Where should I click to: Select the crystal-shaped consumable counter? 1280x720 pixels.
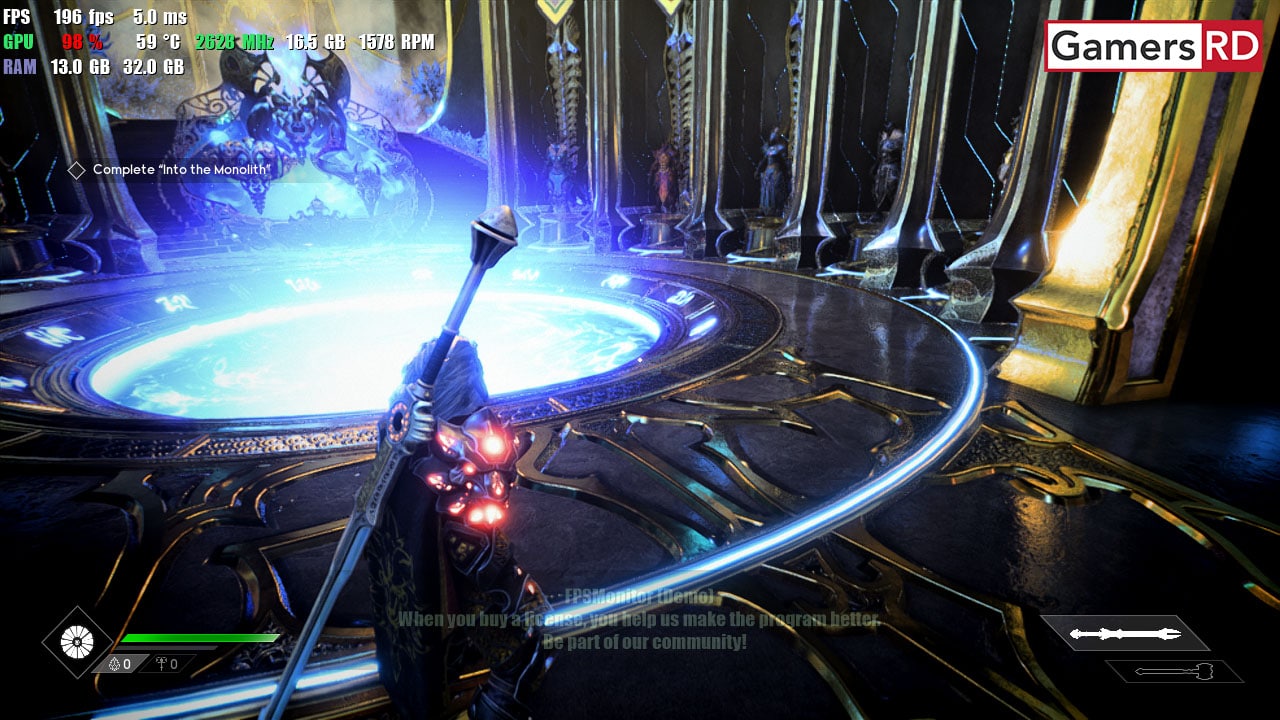pos(120,664)
